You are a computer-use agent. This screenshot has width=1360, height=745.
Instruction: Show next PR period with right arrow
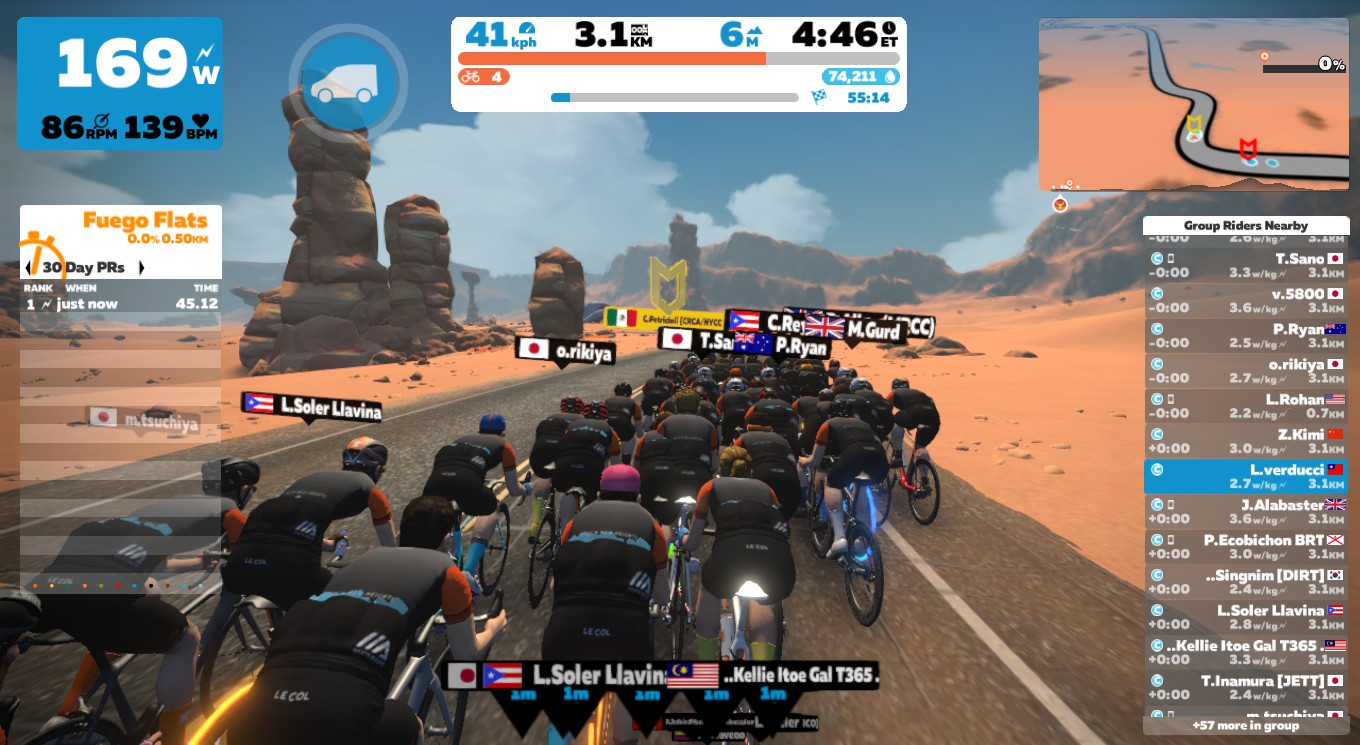(141, 268)
